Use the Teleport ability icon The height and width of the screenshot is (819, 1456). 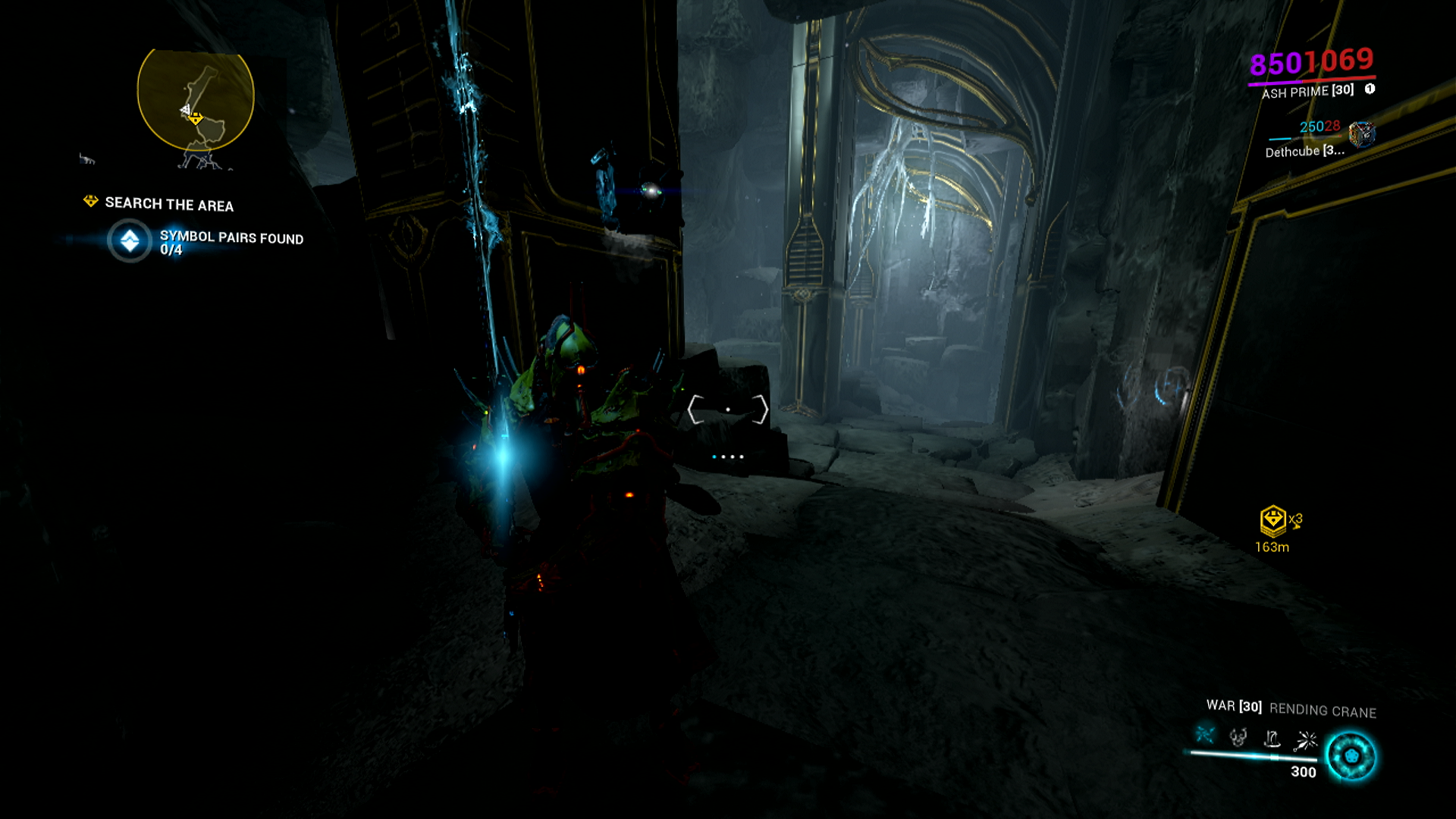pyautogui.click(x=1272, y=739)
